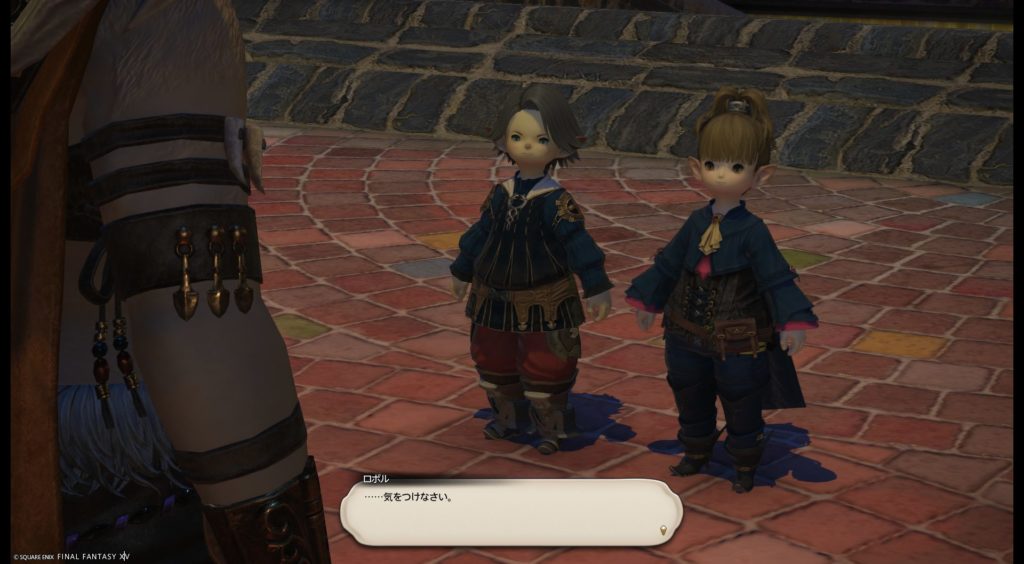The width and height of the screenshot is (1024, 564).
Task: Click Roboru's dialogue box to continue
Action: pos(510,510)
